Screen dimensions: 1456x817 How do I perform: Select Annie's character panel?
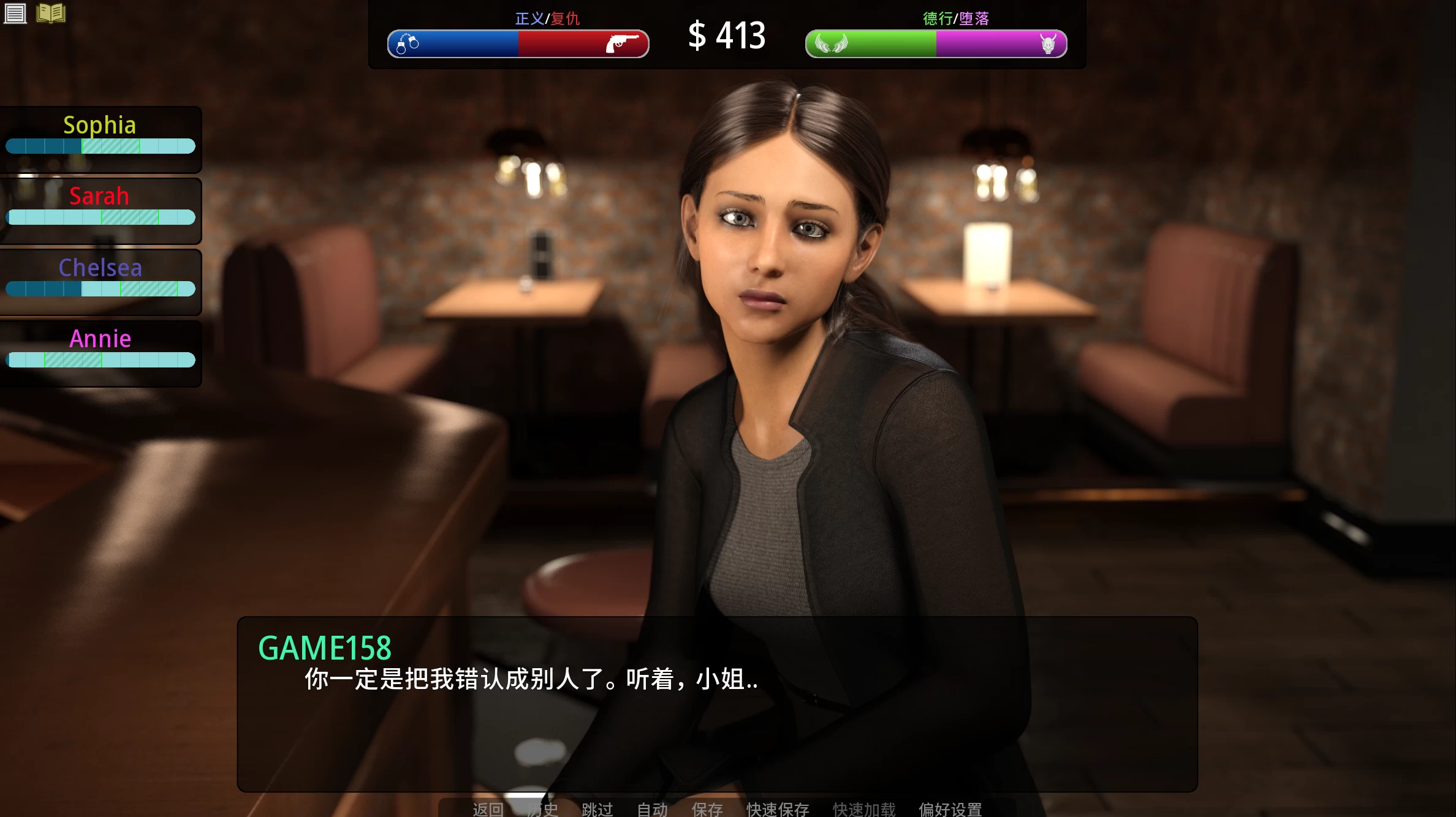tap(100, 349)
